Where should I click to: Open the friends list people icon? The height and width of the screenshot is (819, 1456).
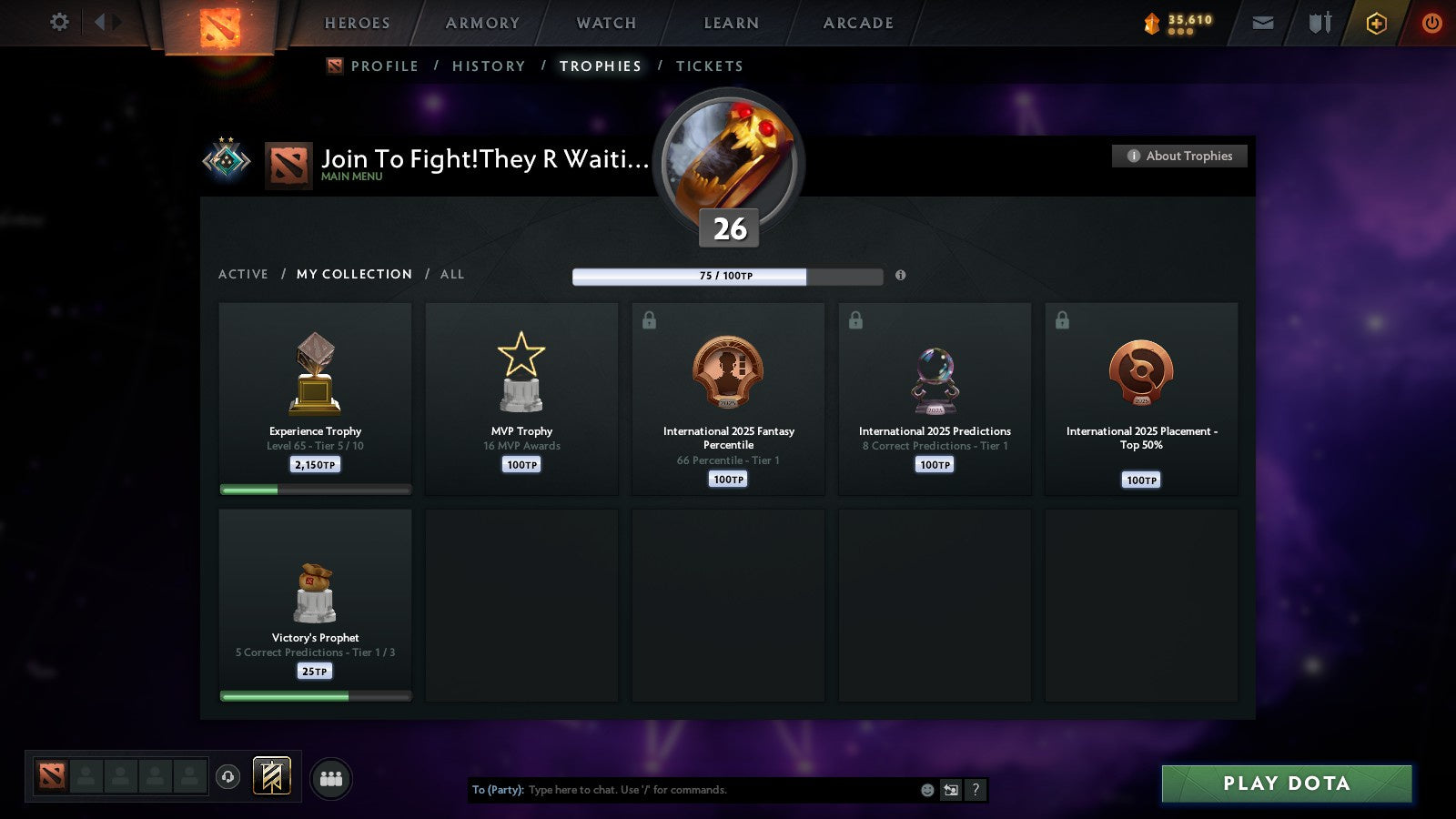(331, 778)
